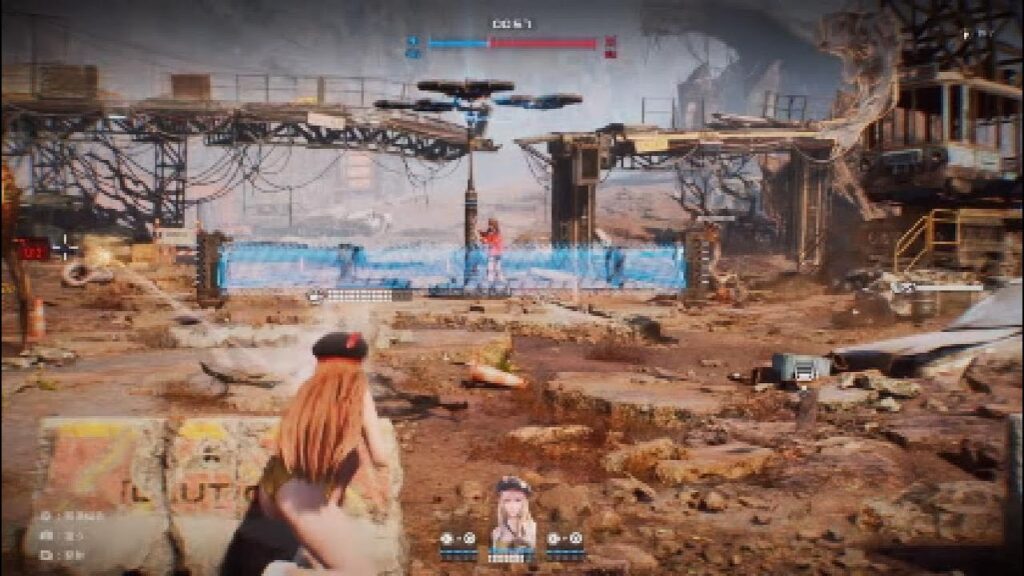Image resolution: width=1024 pixels, height=576 pixels.
Task: Click the blue team icon beside the bar
Action: click(413, 46)
